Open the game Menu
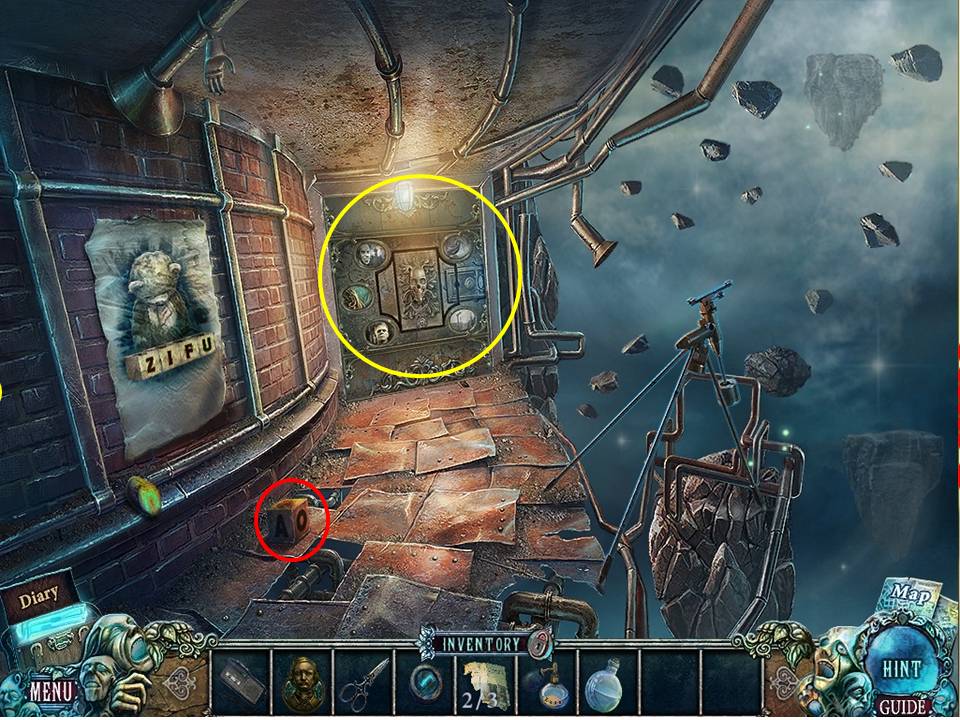Screen dimensions: 960x720 coord(48,689)
